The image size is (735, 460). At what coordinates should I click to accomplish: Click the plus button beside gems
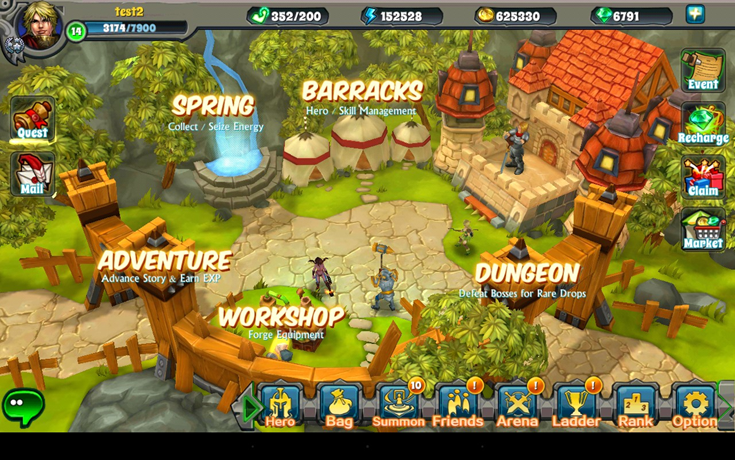[x=695, y=14]
